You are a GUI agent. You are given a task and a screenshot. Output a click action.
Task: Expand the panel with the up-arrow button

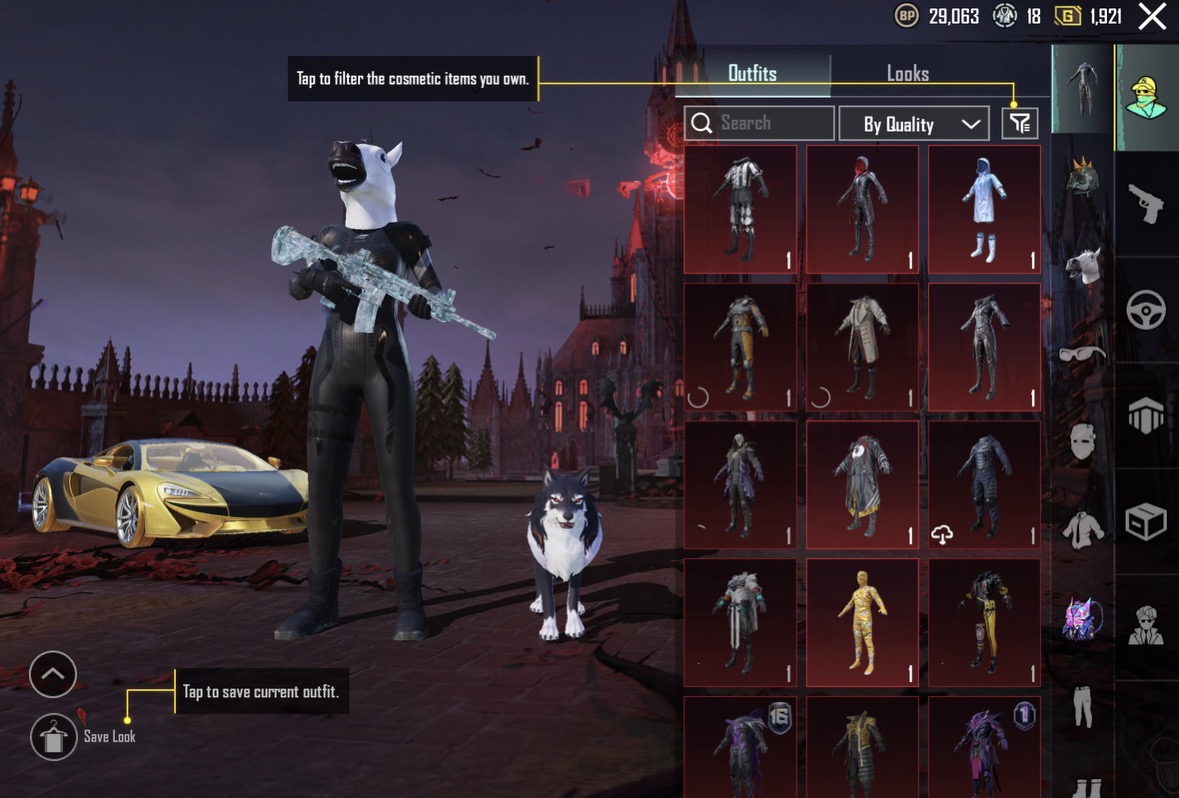click(53, 675)
